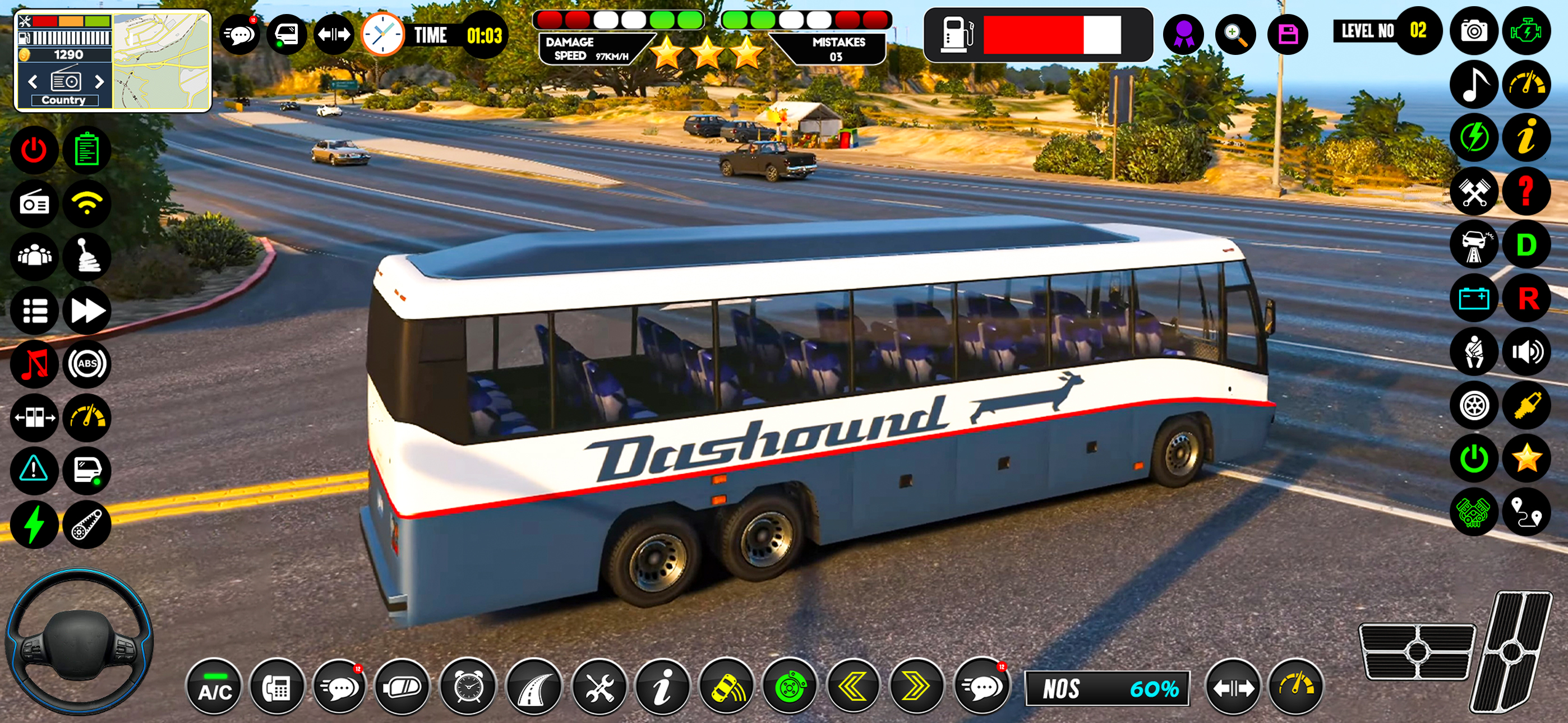
Task: Open the minimap in the corner
Action: tap(162, 61)
